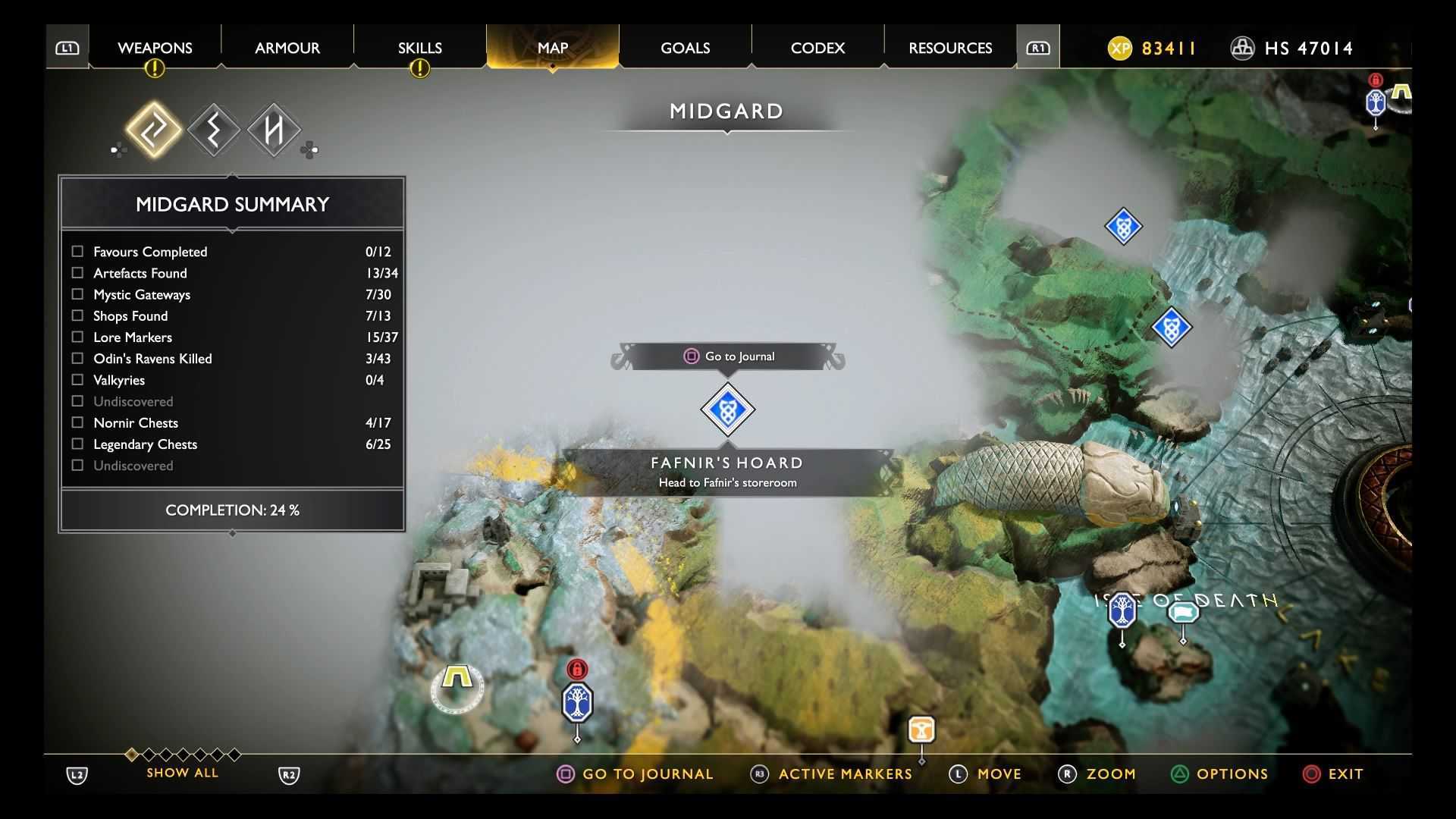1456x819 pixels.
Task: Open the Weapons tab
Action: (155, 48)
